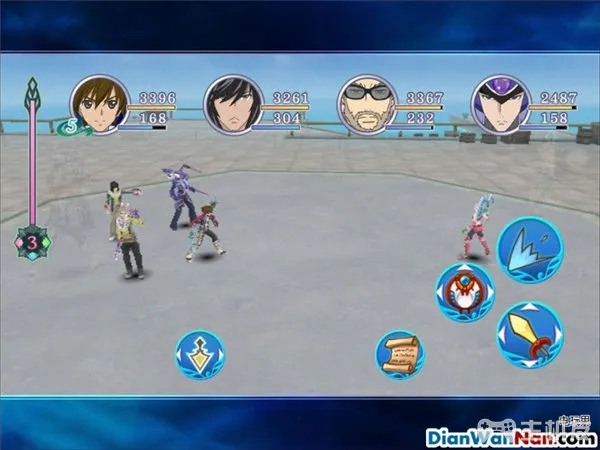Screen dimensions: 600x450
Task: Use the red shield guard button
Action: 464,293
